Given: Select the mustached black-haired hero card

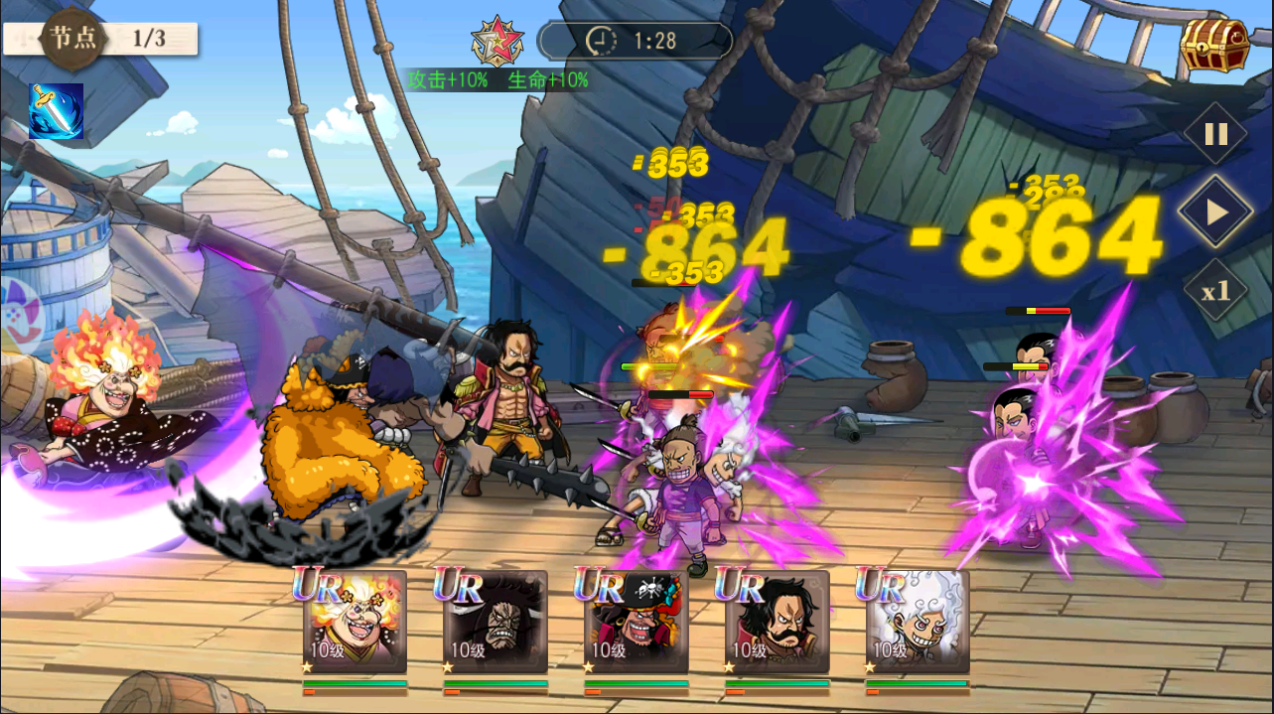Looking at the screenshot, I should click(777, 621).
